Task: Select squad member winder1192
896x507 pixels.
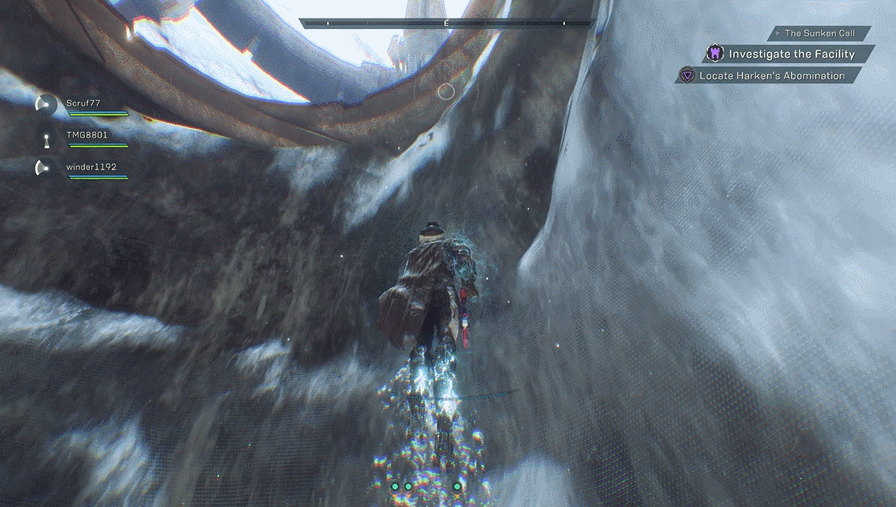Action: (x=87, y=167)
